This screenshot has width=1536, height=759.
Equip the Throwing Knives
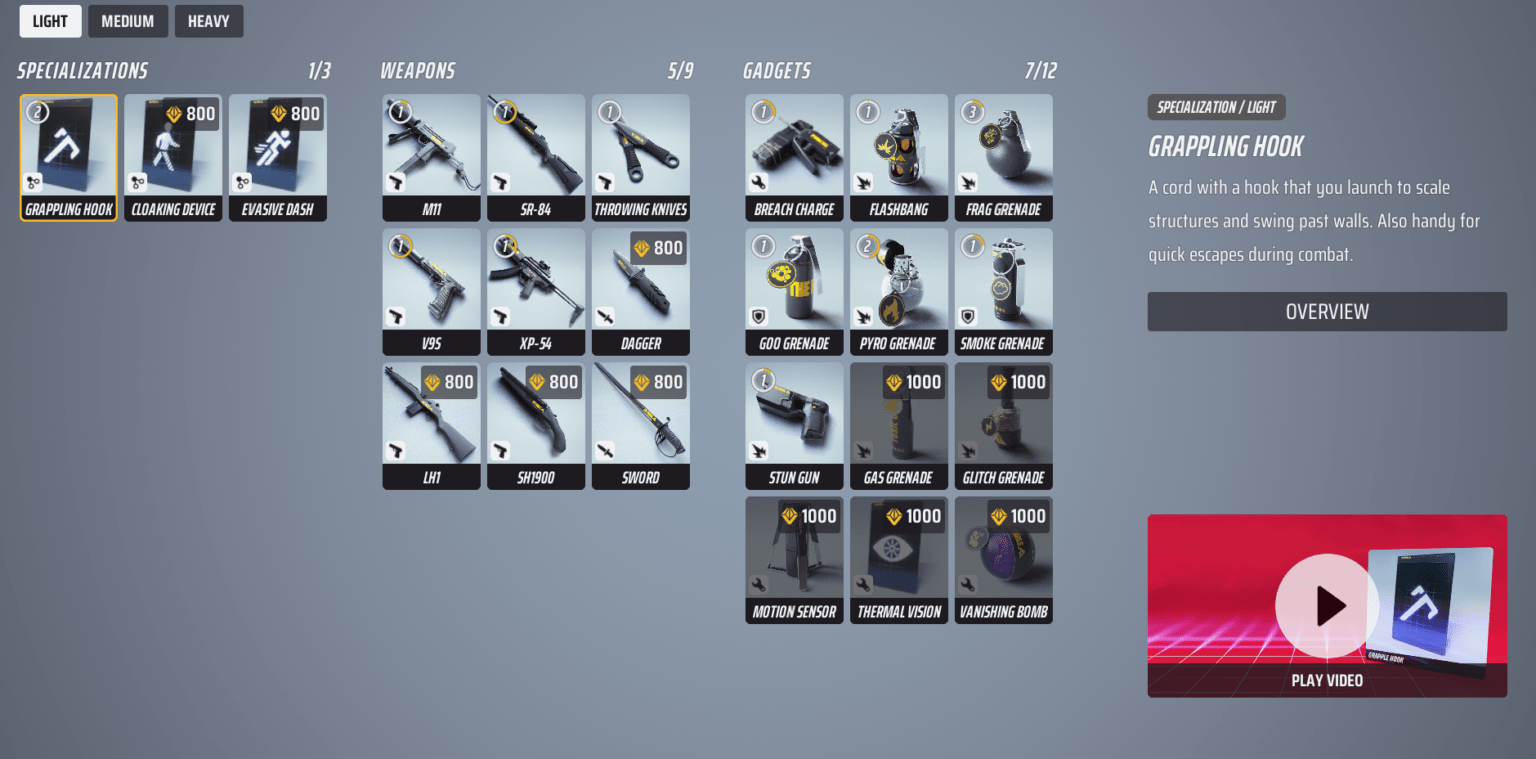[x=640, y=157]
